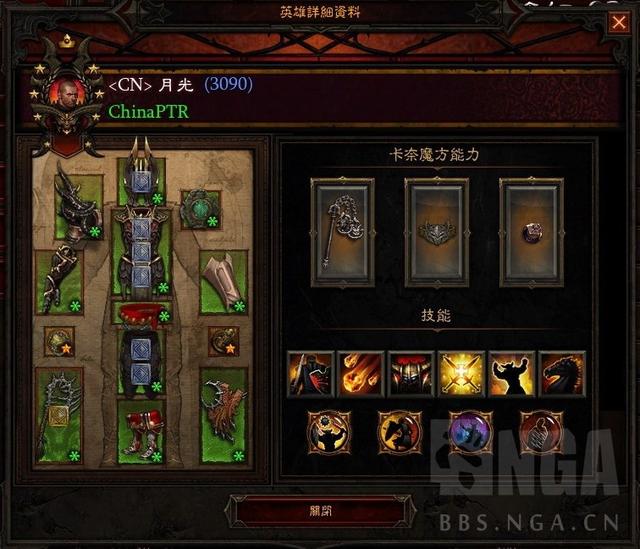
Task: Inspect the spiked flail weapon slot
Action: 58,416
